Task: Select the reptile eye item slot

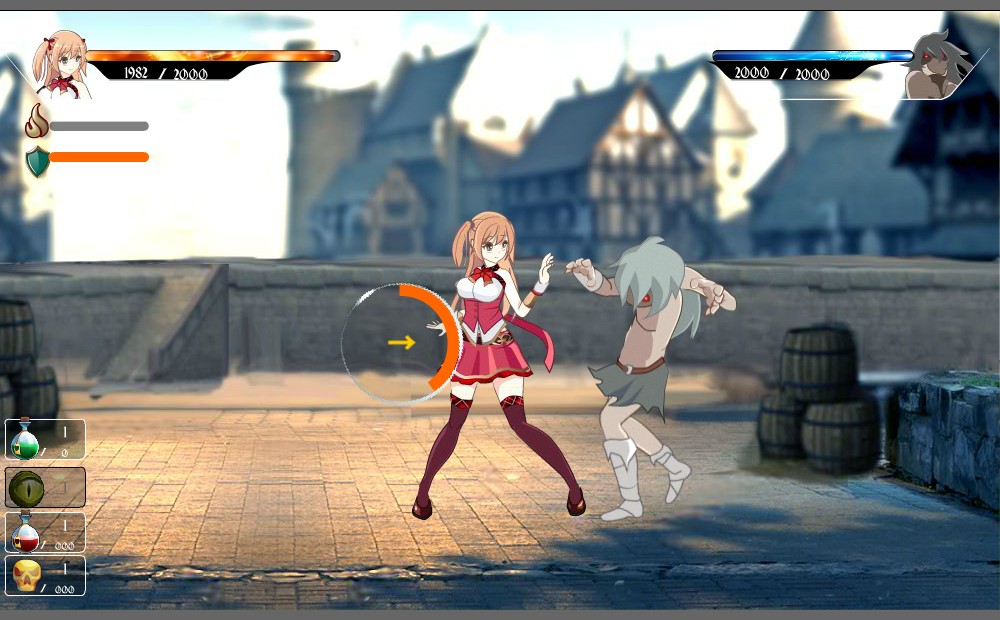Action: (x=45, y=487)
